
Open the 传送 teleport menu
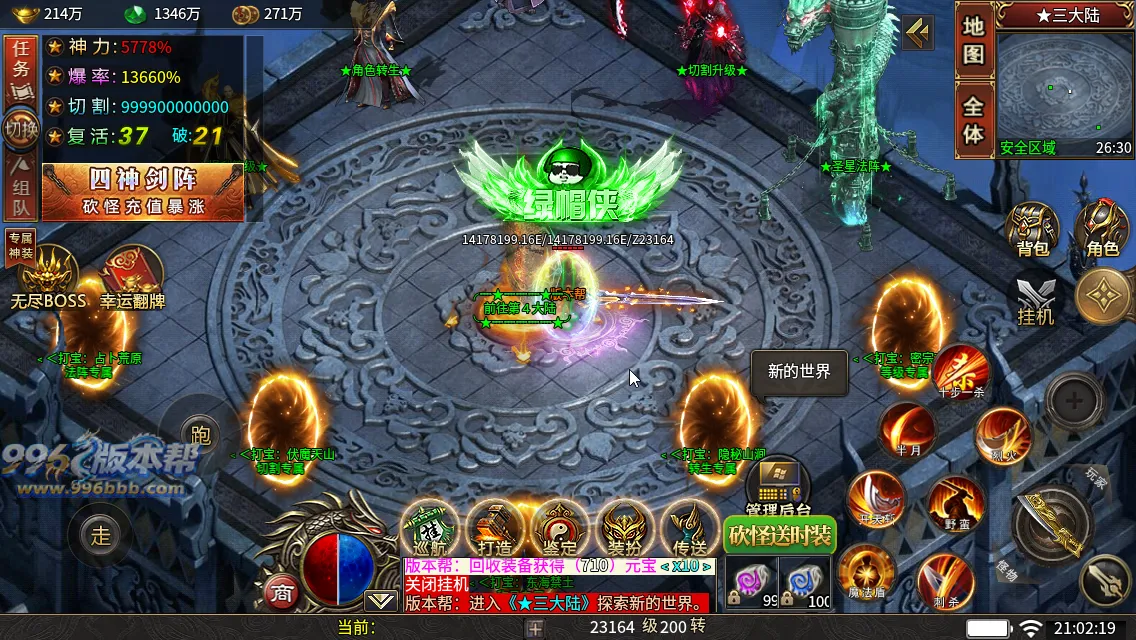(x=690, y=528)
